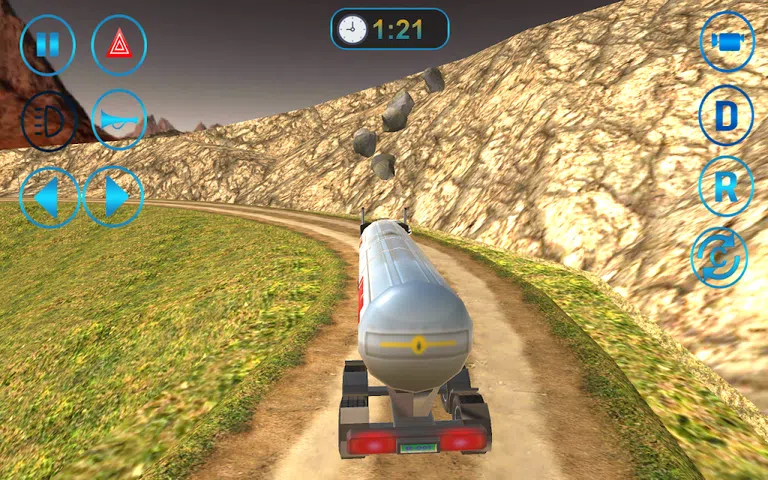768x480 pixels.
Task: Steer right with the right arrow
Action: pos(114,197)
